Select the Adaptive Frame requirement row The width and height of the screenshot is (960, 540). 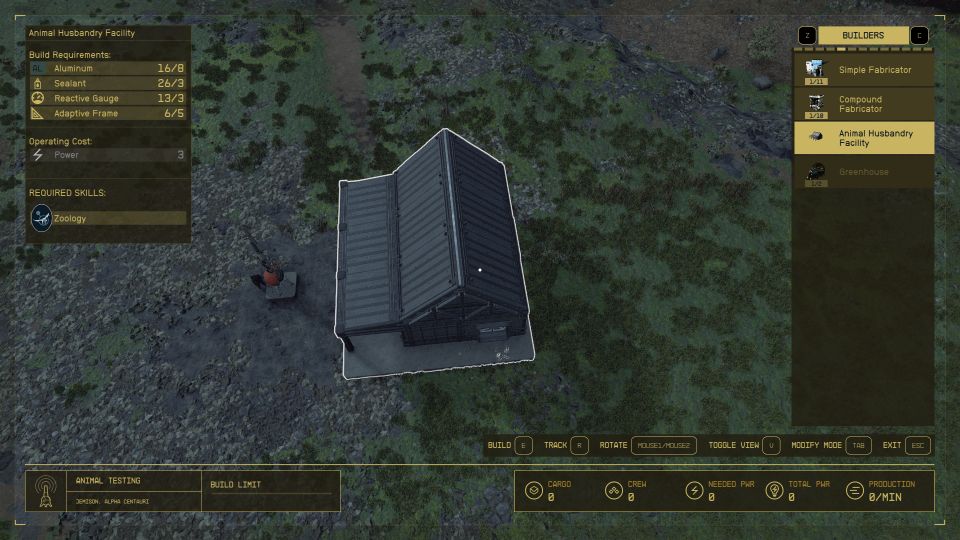point(108,113)
